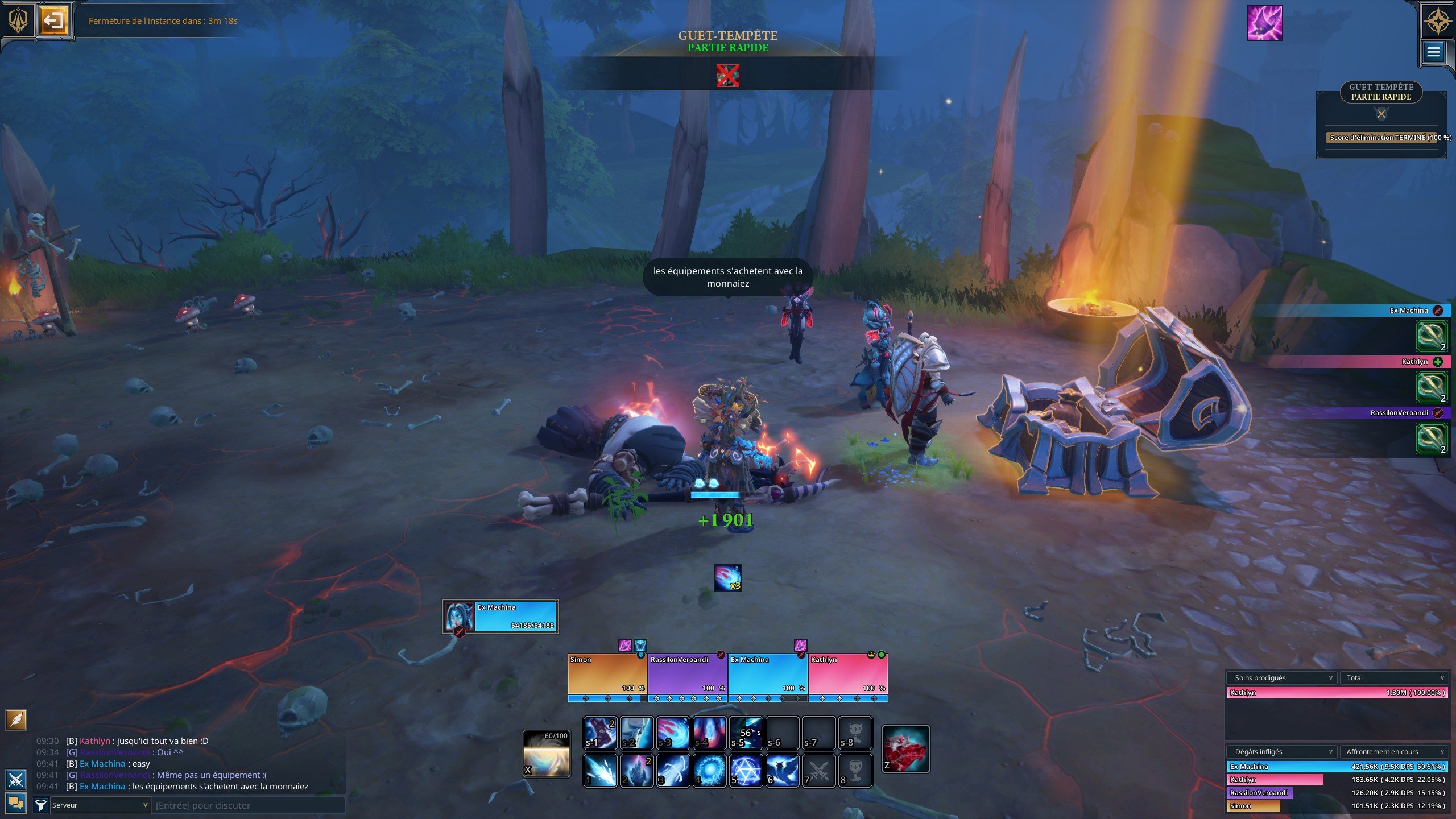Open the compass map icon
The width and height of the screenshot is (1456, 819).
[1437, 21]
